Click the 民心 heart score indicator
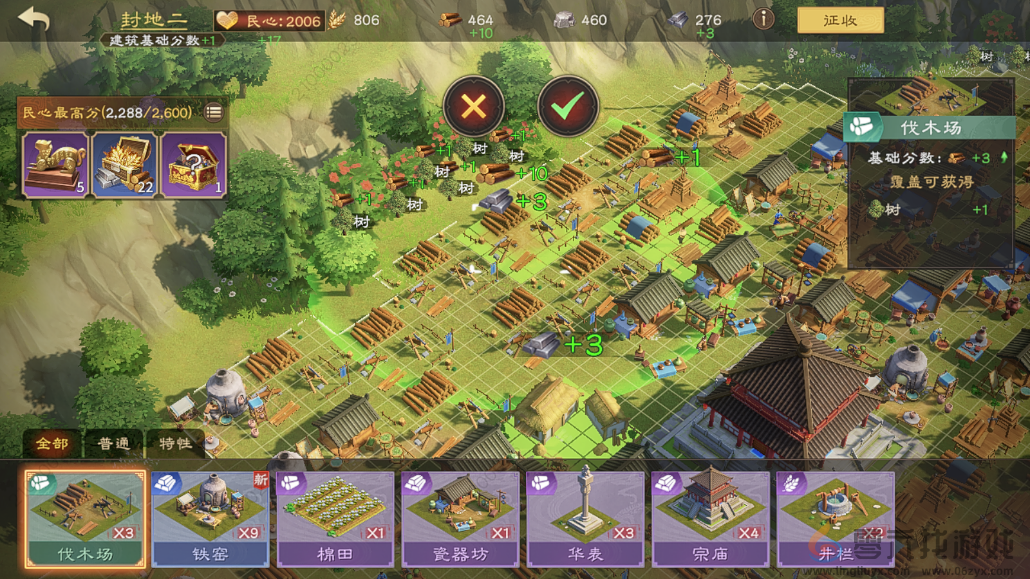1030x579 pixels. tap(270, 20)
